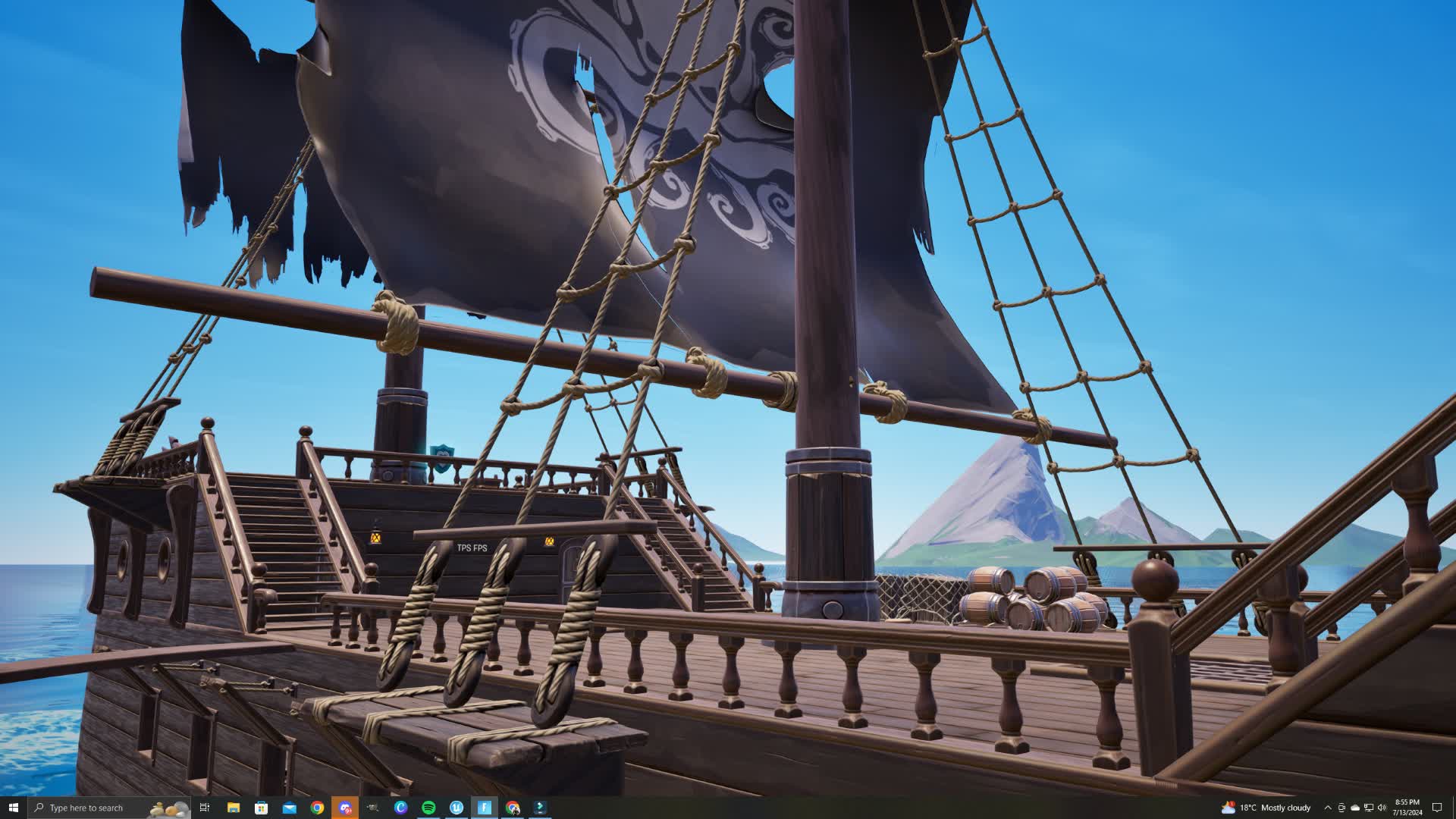The height and width of the screenshot is (819, 1456).
Task: Click the taskbar search field
Action: click(x=91, y=808)
